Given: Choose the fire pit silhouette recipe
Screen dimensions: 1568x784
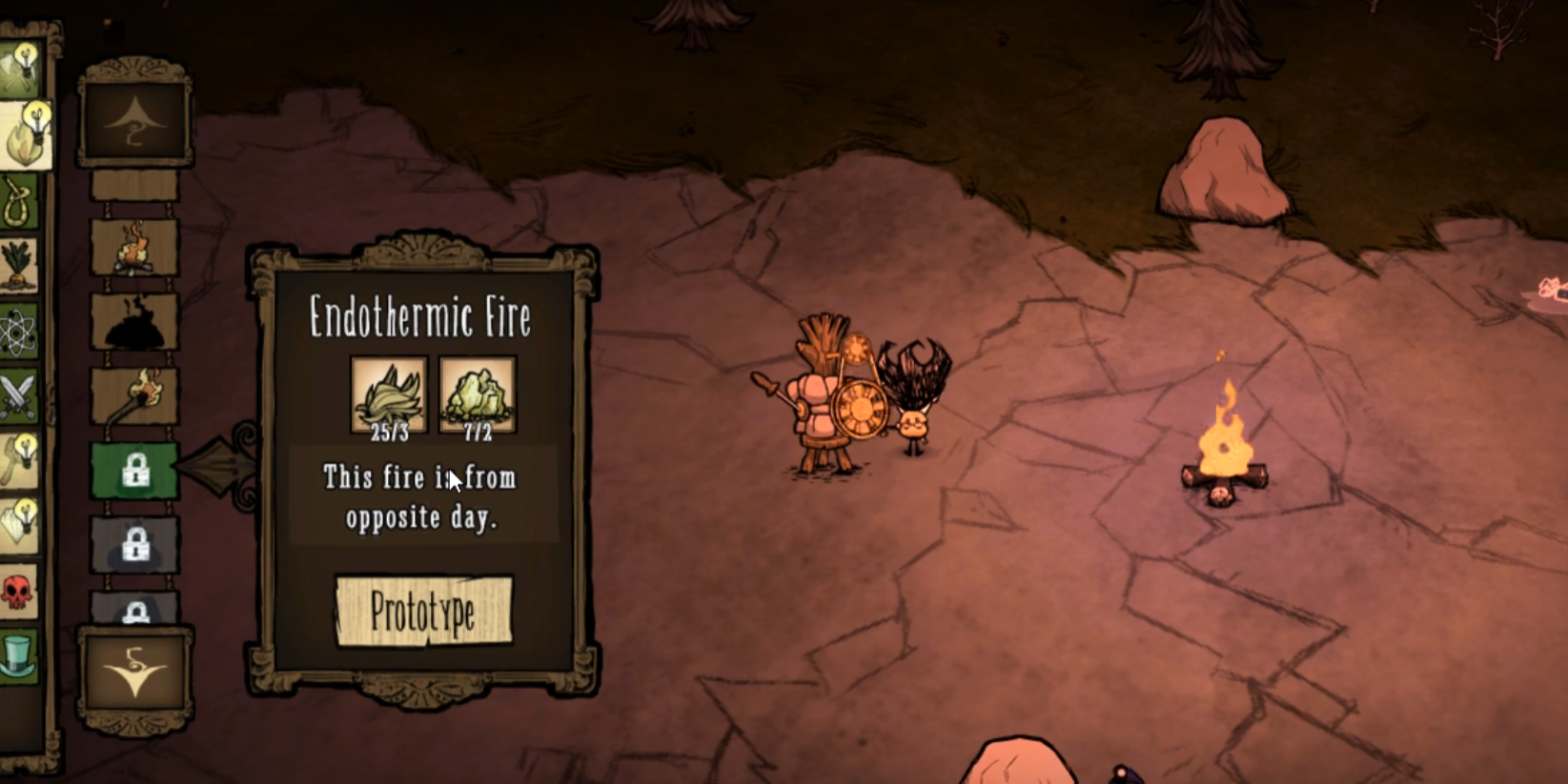Looking at the screenshot, I should tap(134, 322).
